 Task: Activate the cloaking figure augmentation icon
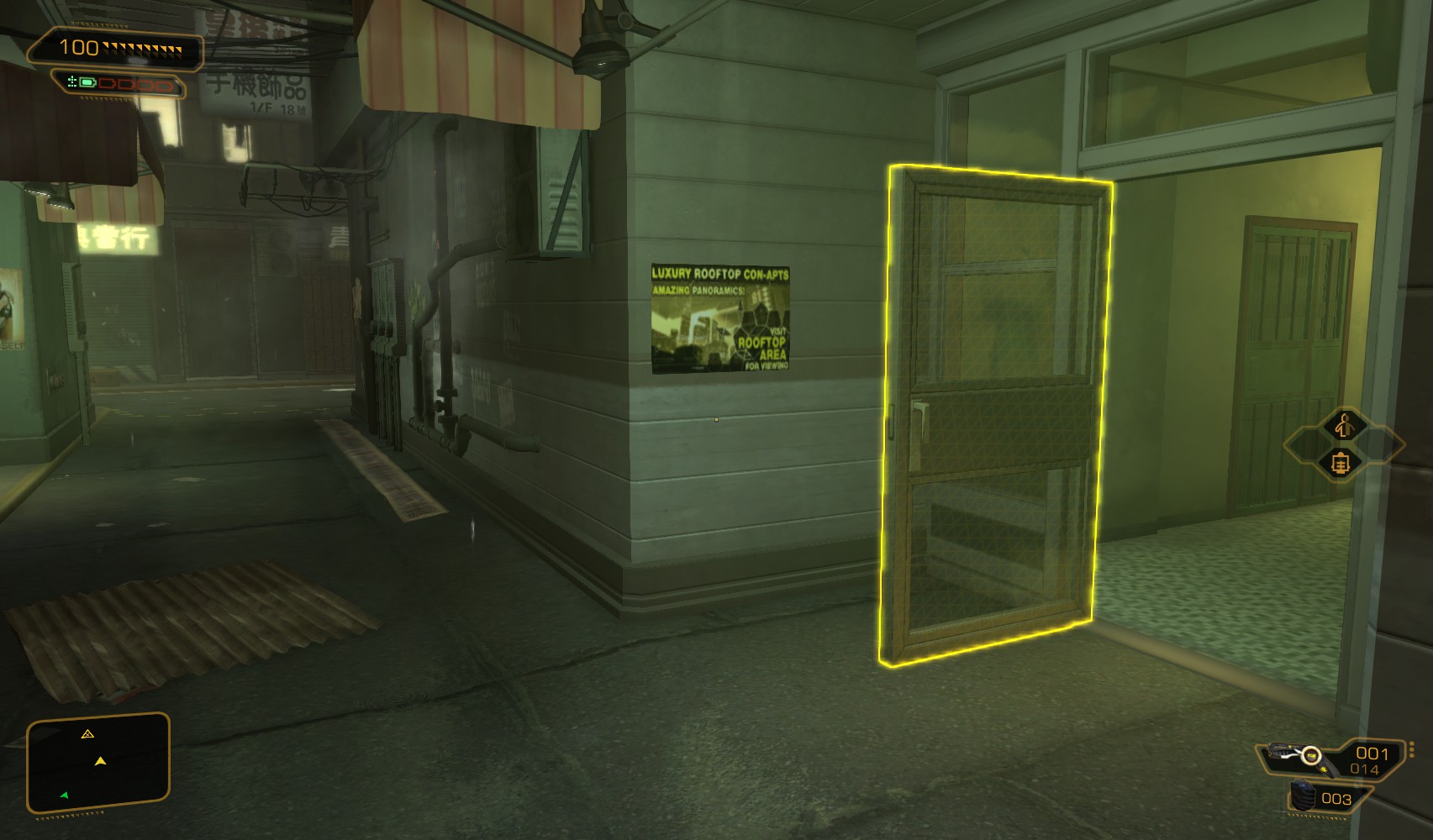tap(1343, 426)
